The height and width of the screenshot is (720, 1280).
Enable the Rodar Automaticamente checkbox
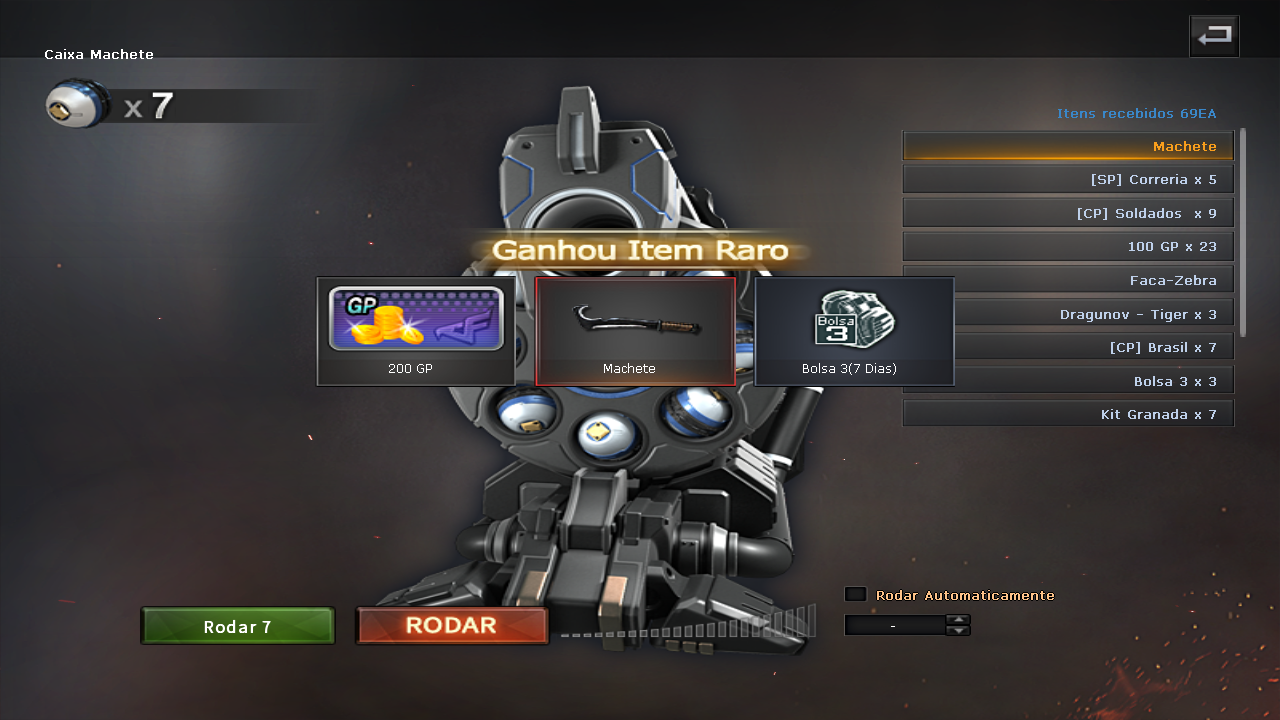click(x=855, y=594)
